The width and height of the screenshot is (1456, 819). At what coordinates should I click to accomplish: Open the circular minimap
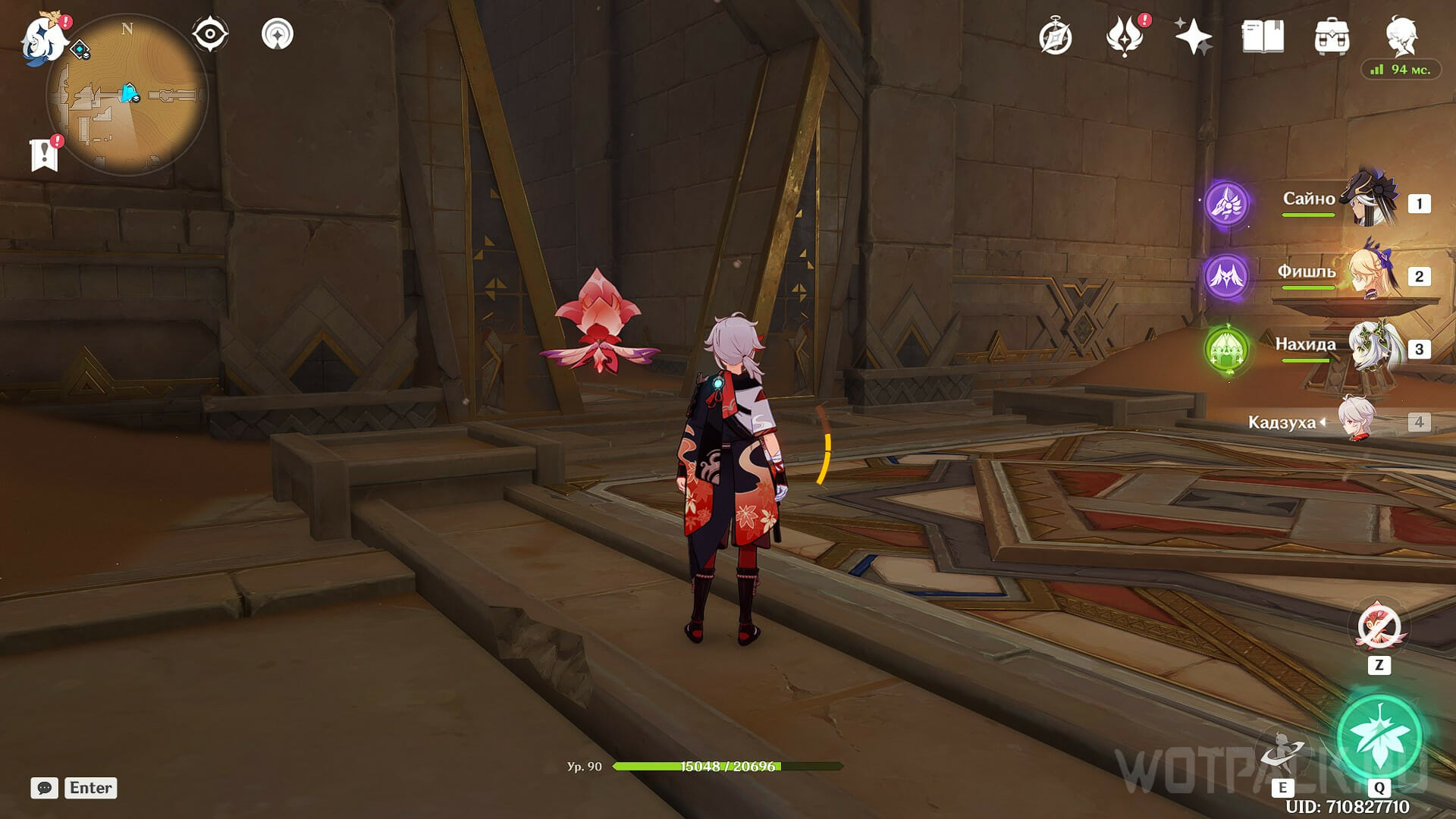[127, 96]
